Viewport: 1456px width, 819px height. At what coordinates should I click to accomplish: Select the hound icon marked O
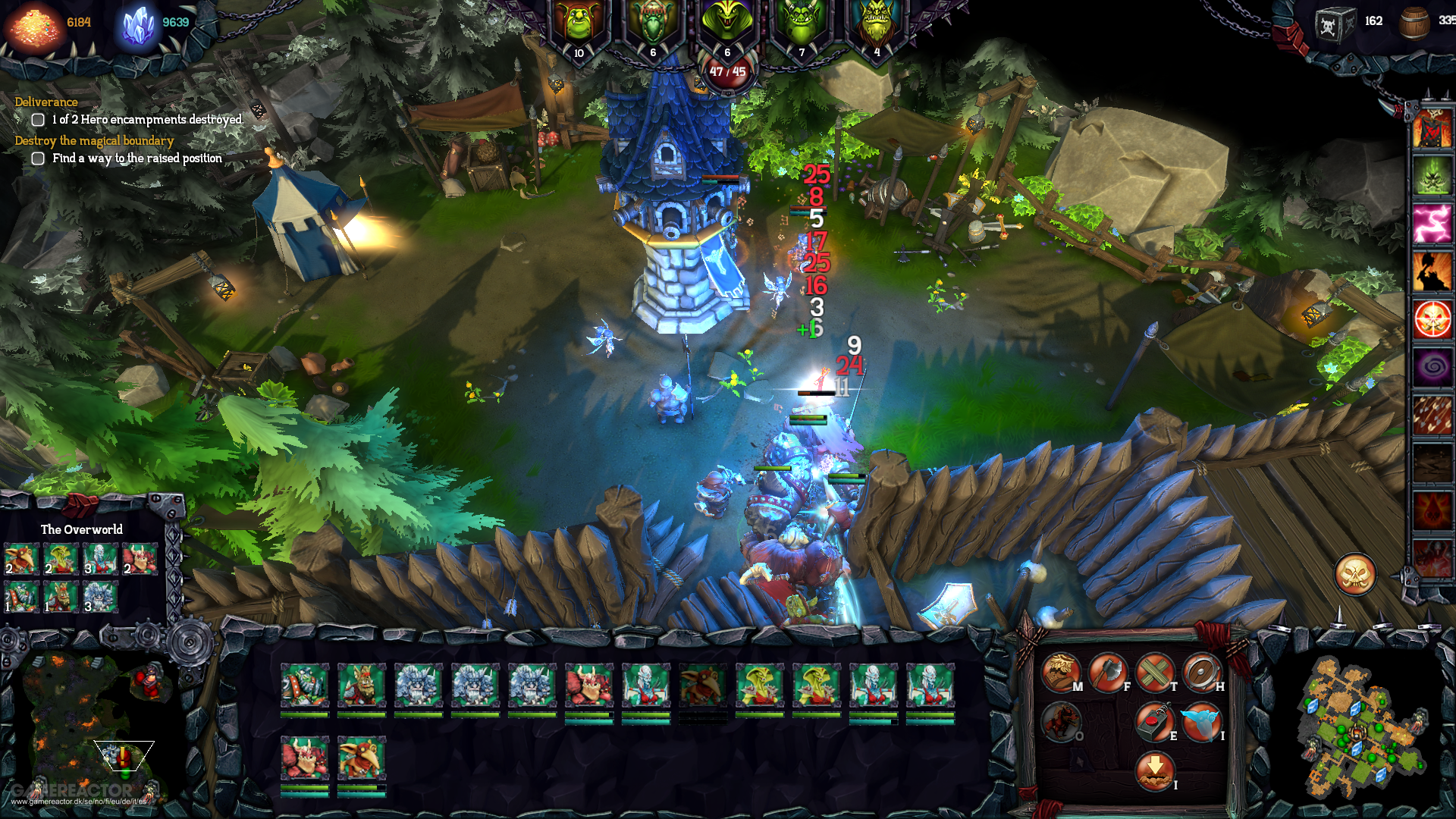[x=1061, y=722]
